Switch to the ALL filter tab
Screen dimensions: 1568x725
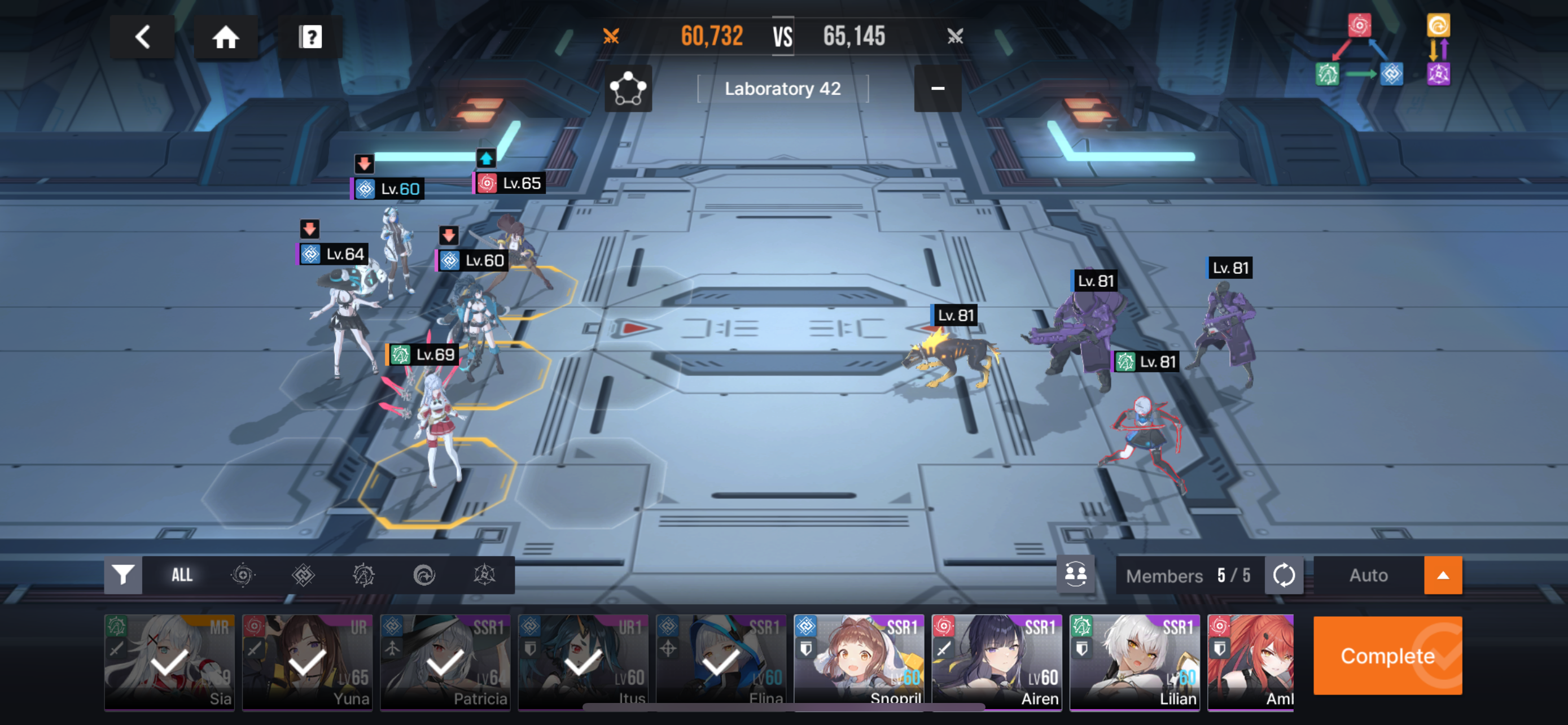pyautogui.click(x=181, y=575)
